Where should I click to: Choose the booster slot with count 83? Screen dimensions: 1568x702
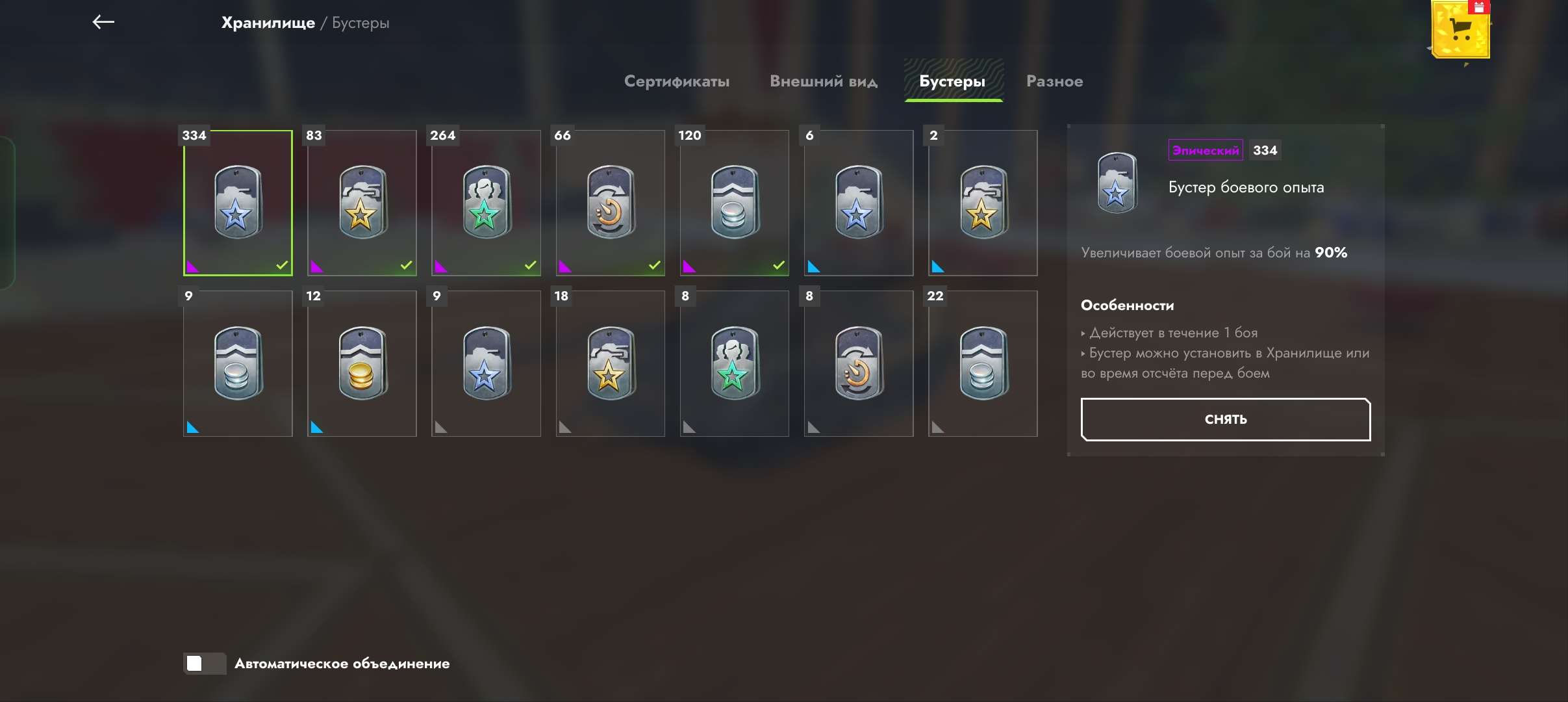[x=362, y=203]
